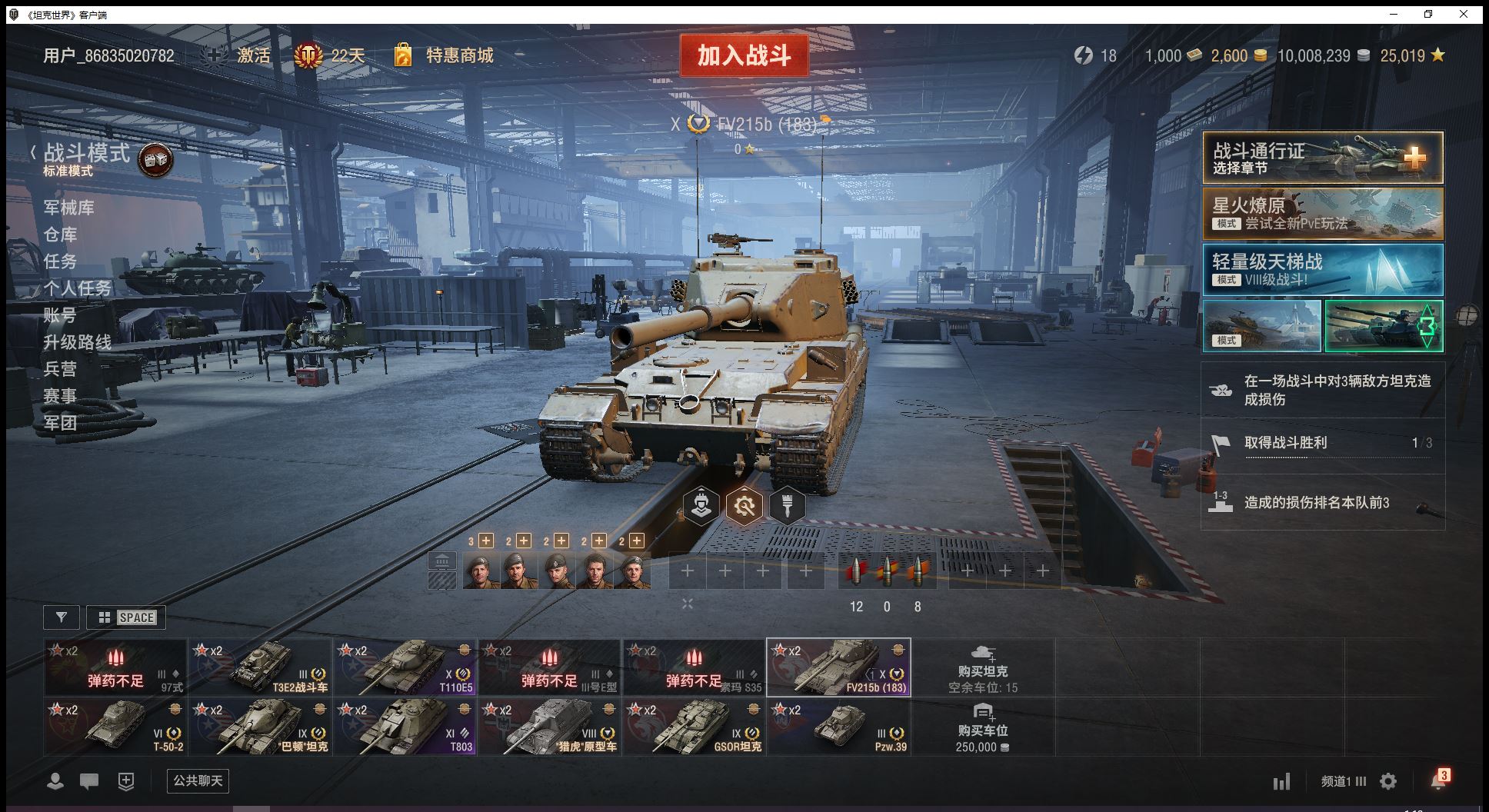Viewport: 1489px width, 812px height.
Task: Open the 公共聊天 public chat
Action: [198, 781]
